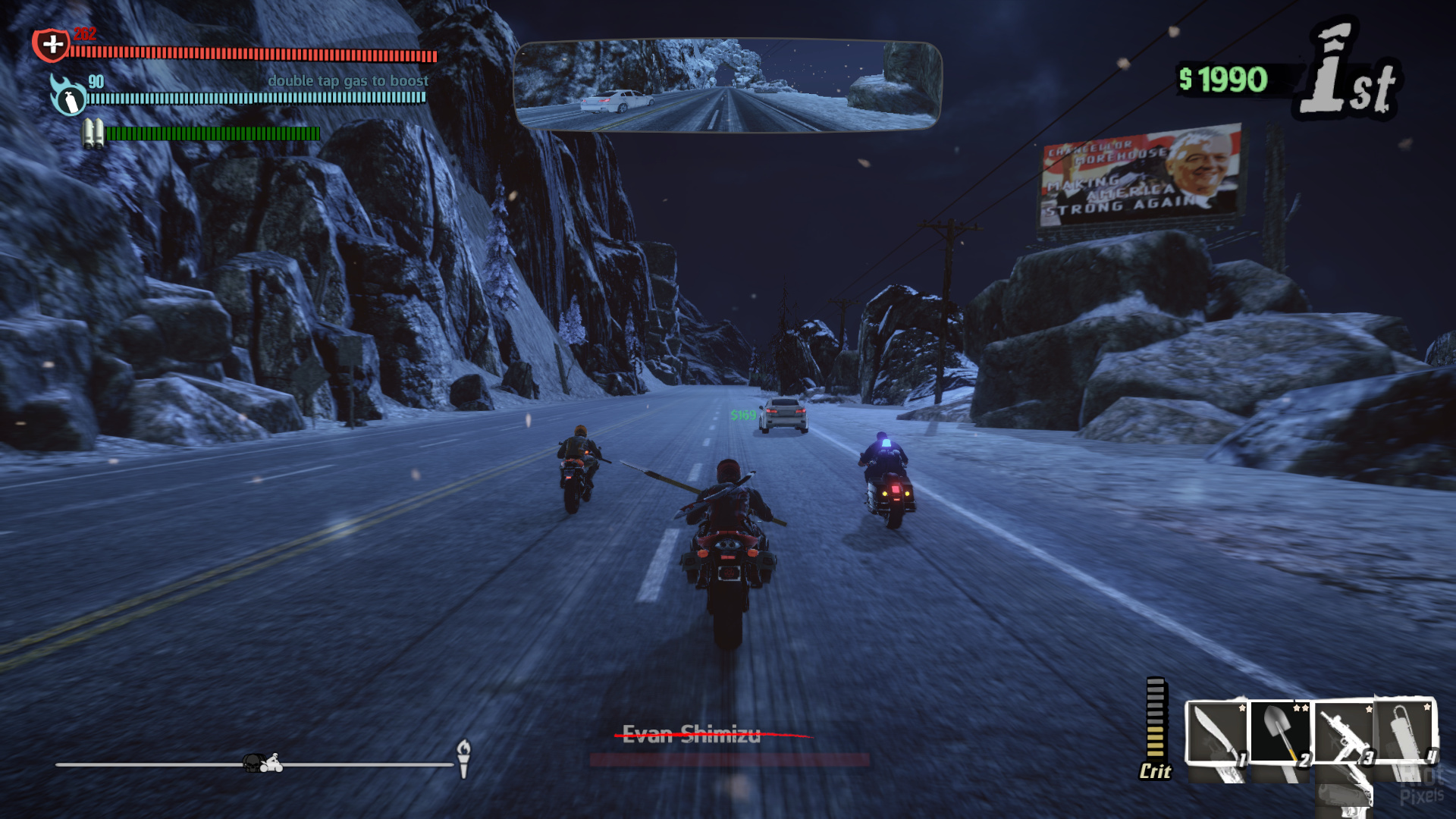Click the rear-view mirror display
1456x819 pixels.
pyautogui.click(x=727, y=86)
